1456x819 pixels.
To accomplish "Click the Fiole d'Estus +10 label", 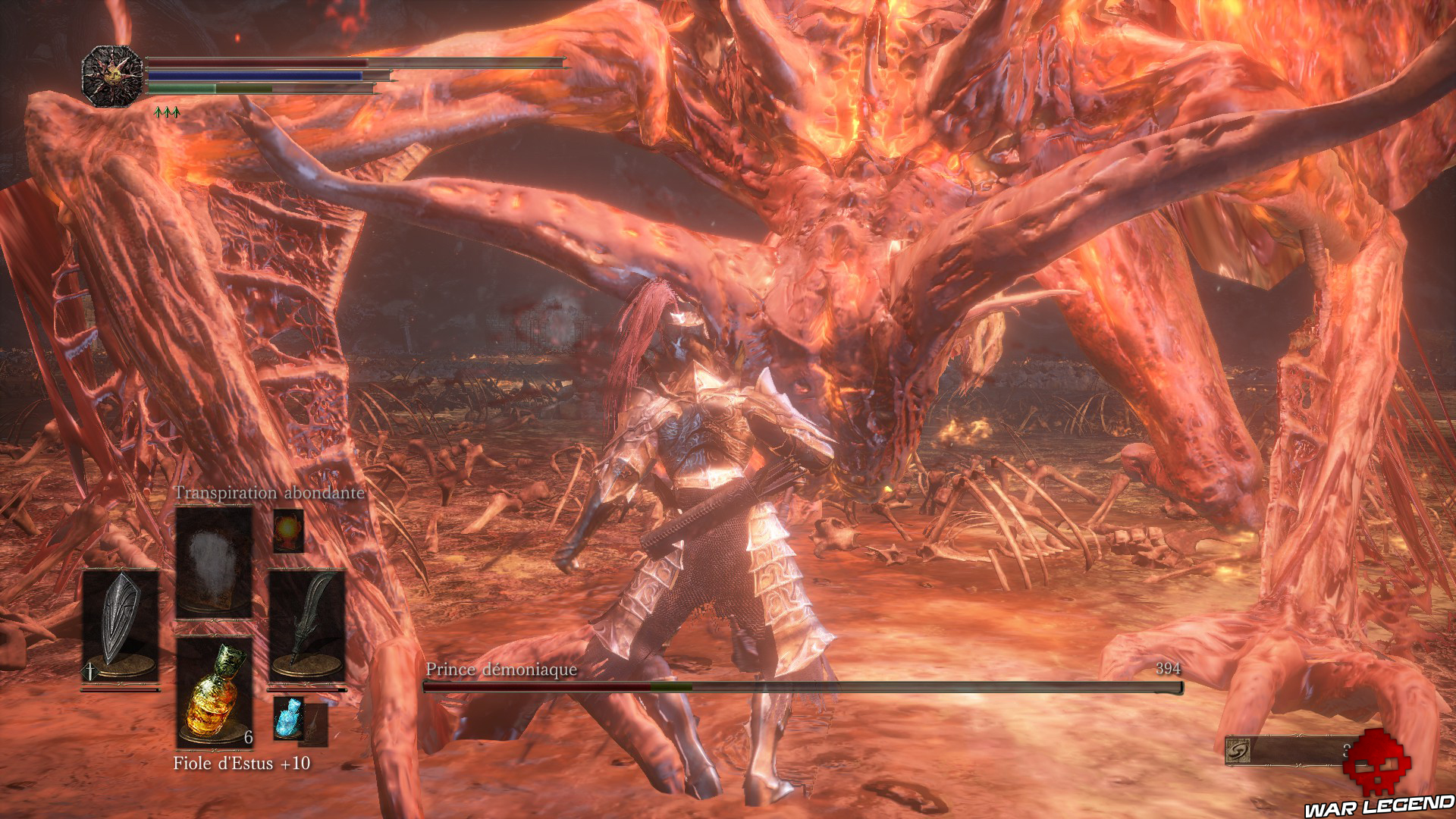I will (x=240, y=764).
